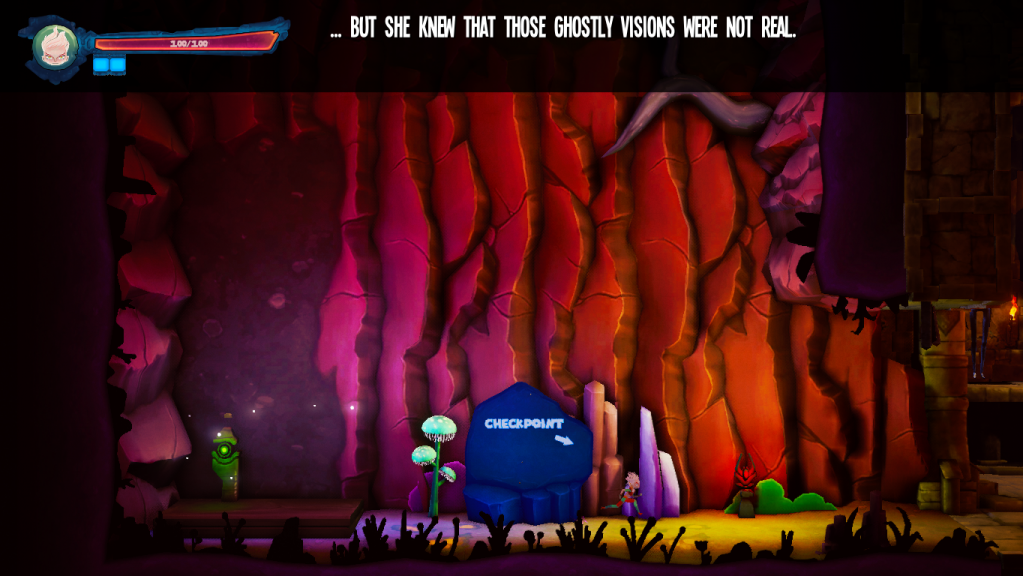Click the white-haired character portrait
The width and height of the screenshot is (1023, 576).
click(x=54, y=44)
